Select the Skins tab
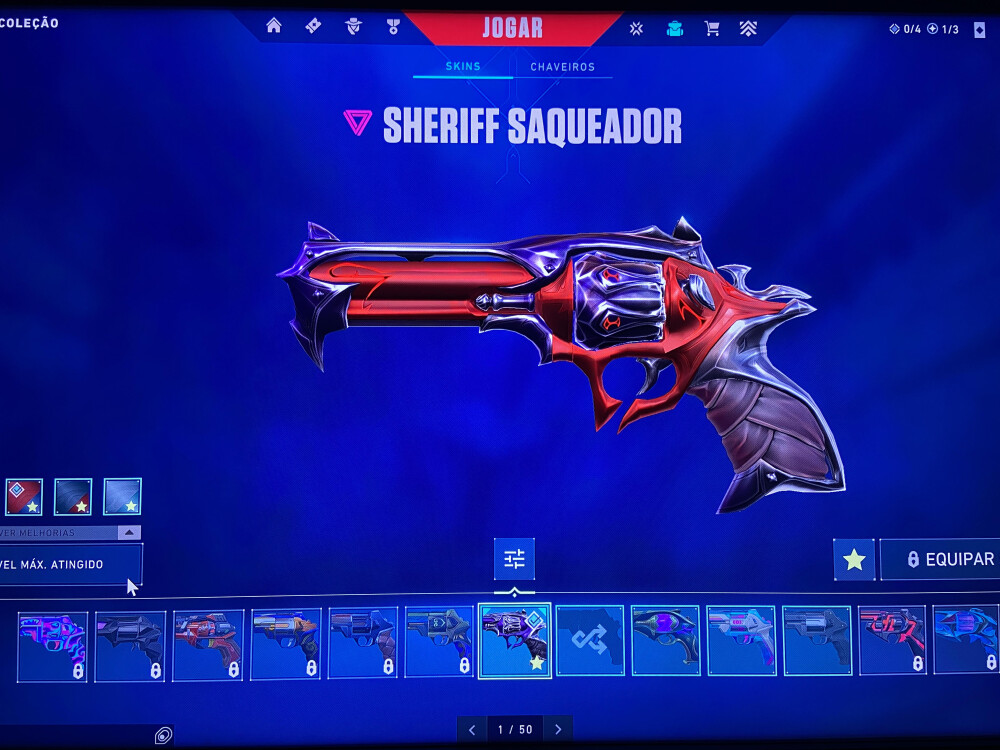Viewport: 1000px width, 750px height. pyautogui.click(x=463, y=67)
